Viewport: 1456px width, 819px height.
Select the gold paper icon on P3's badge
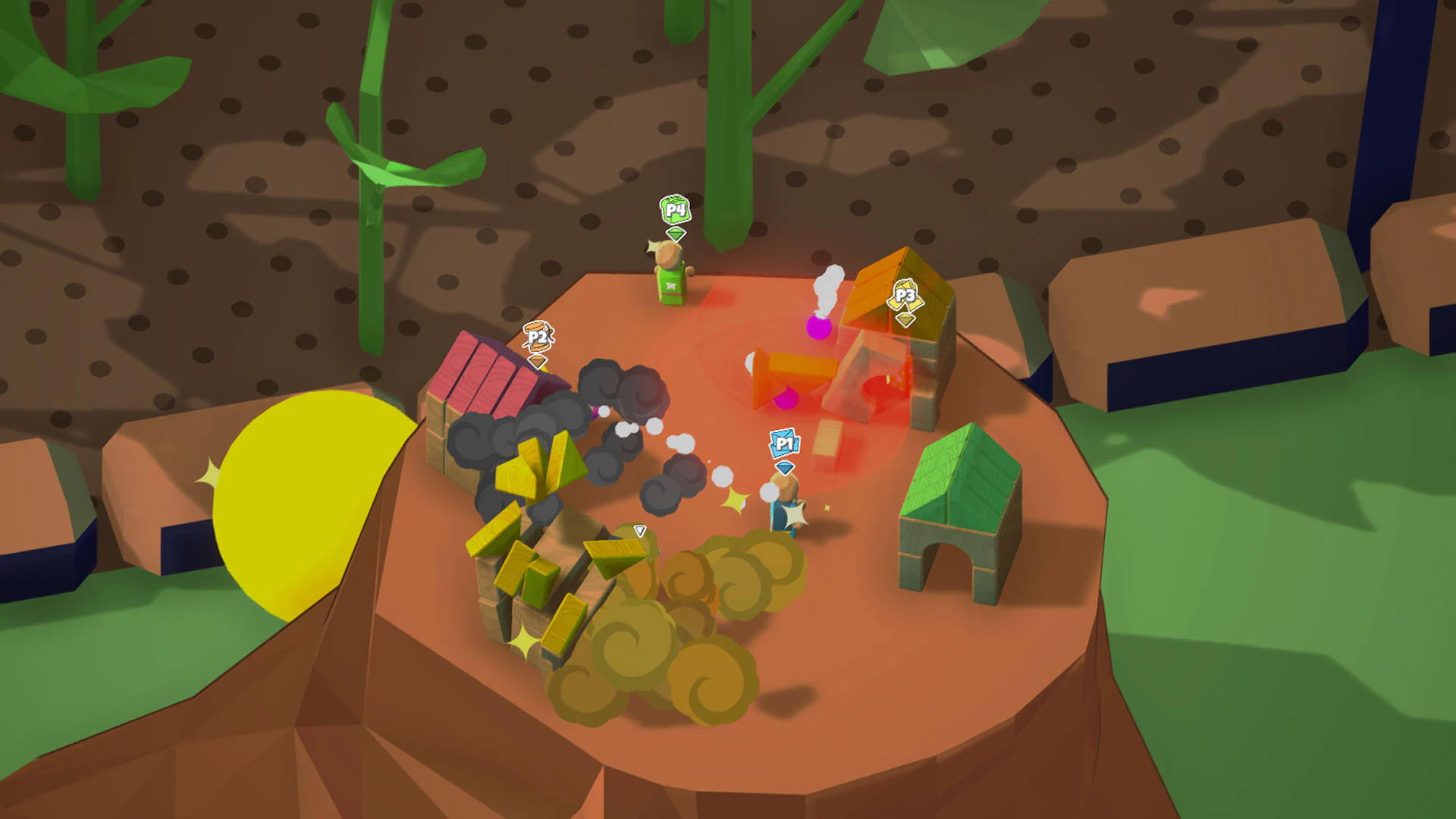[905, 294]
